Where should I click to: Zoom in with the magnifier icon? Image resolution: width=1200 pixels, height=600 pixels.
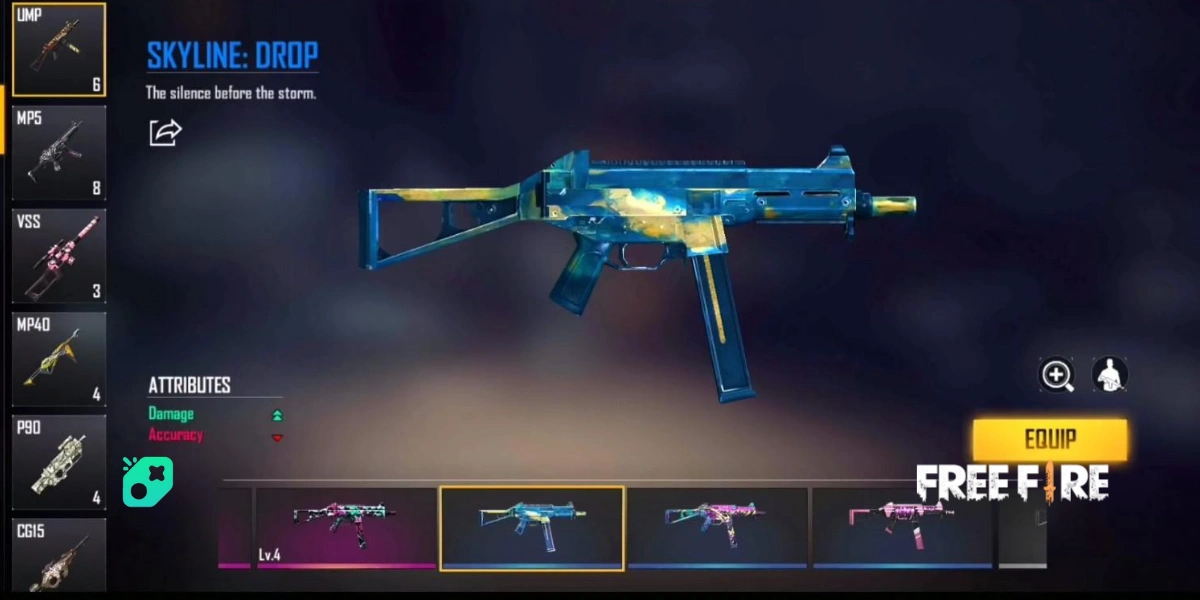click(1057, 375)
